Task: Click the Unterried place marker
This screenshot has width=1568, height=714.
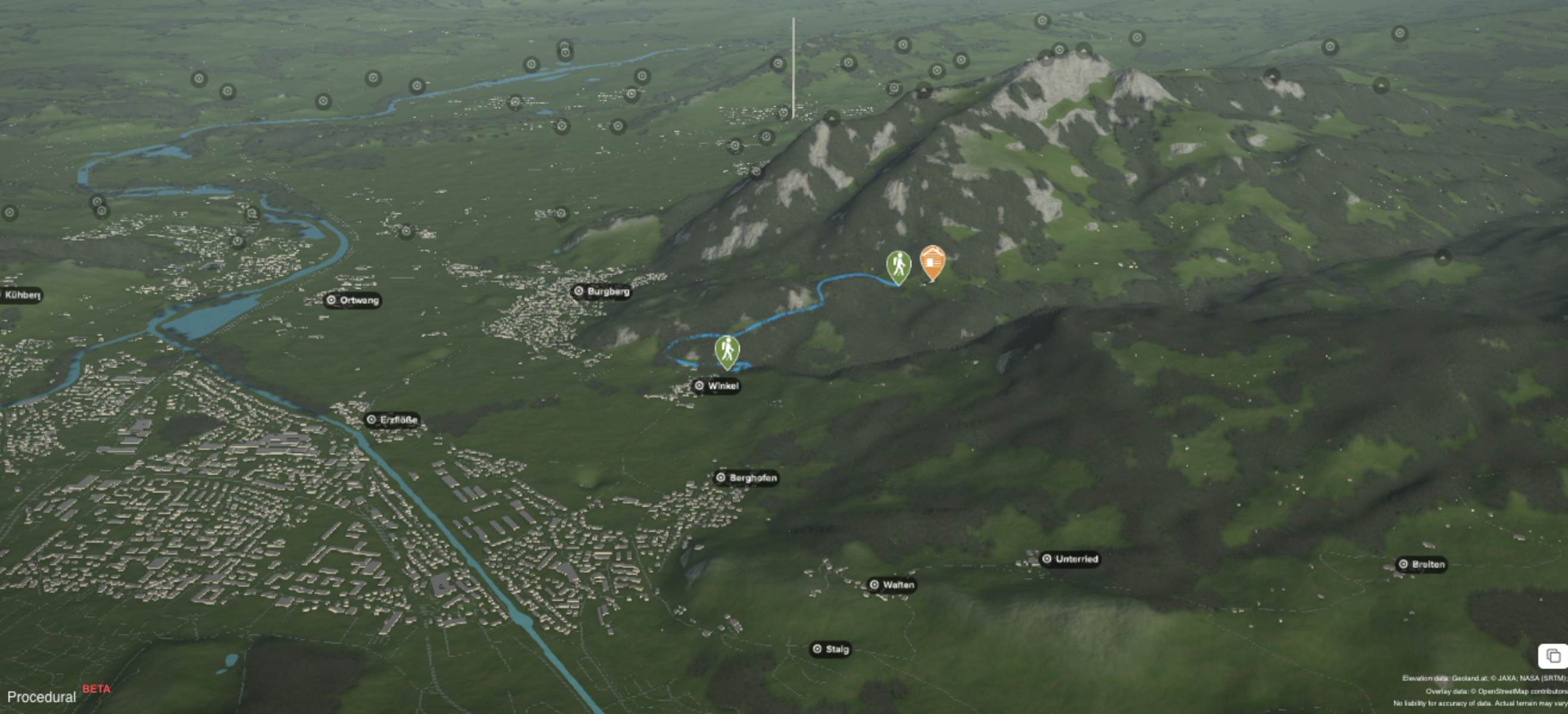Action: coord(1070,559)
